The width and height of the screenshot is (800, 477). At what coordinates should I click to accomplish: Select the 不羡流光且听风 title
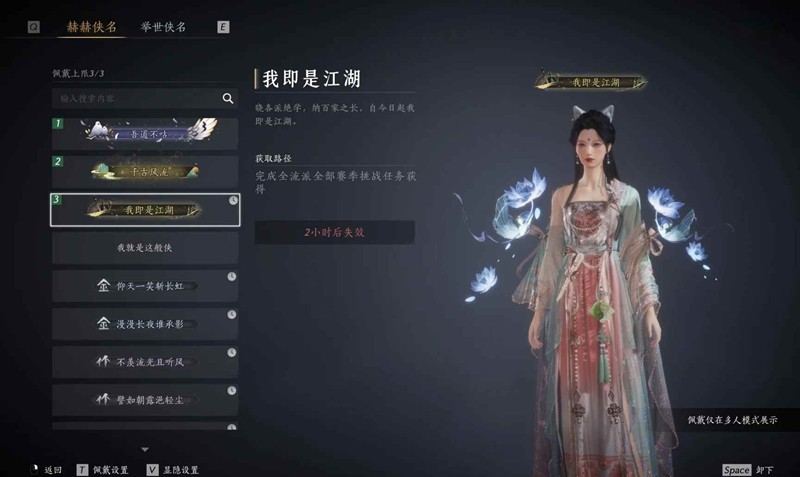coord(145,362)
